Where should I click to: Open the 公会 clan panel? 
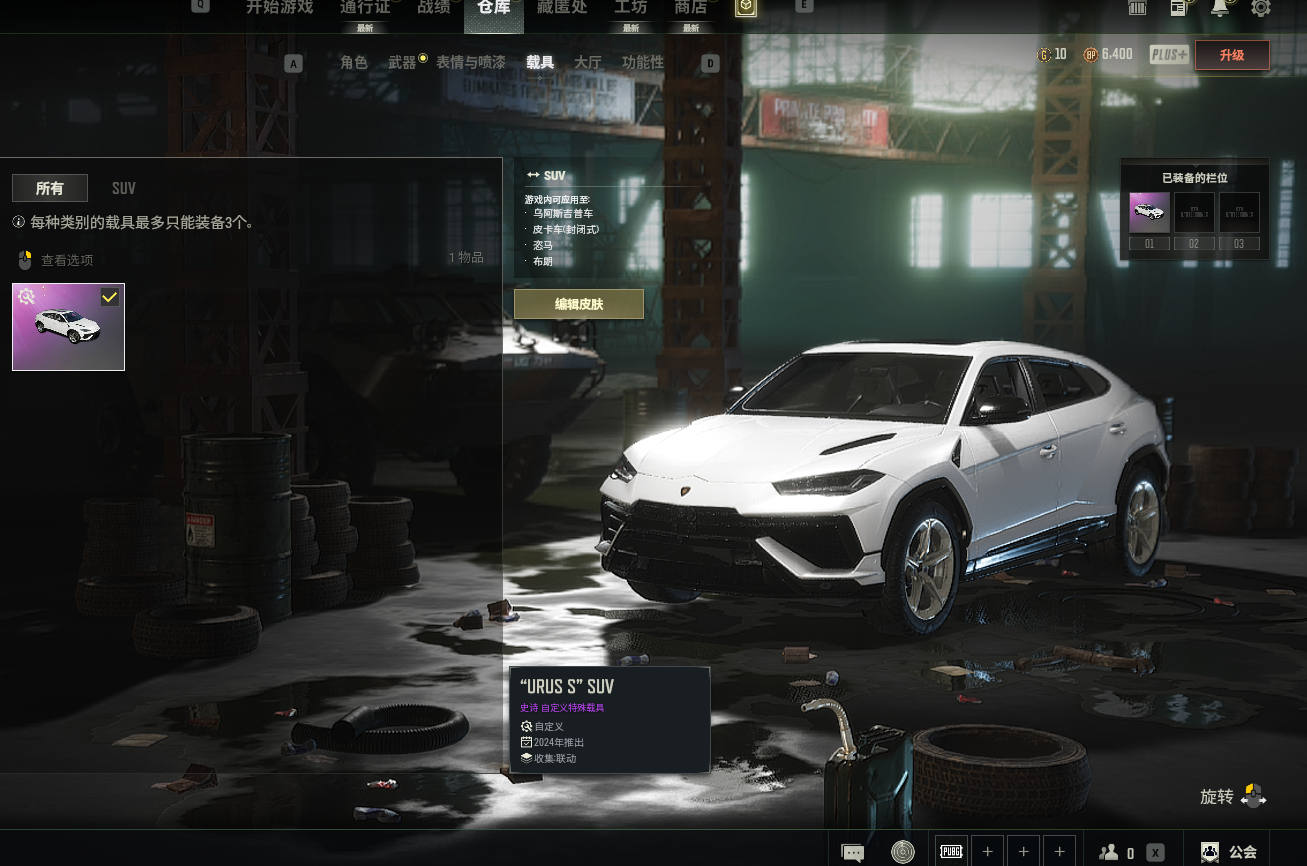click(x=1232, y=852)
